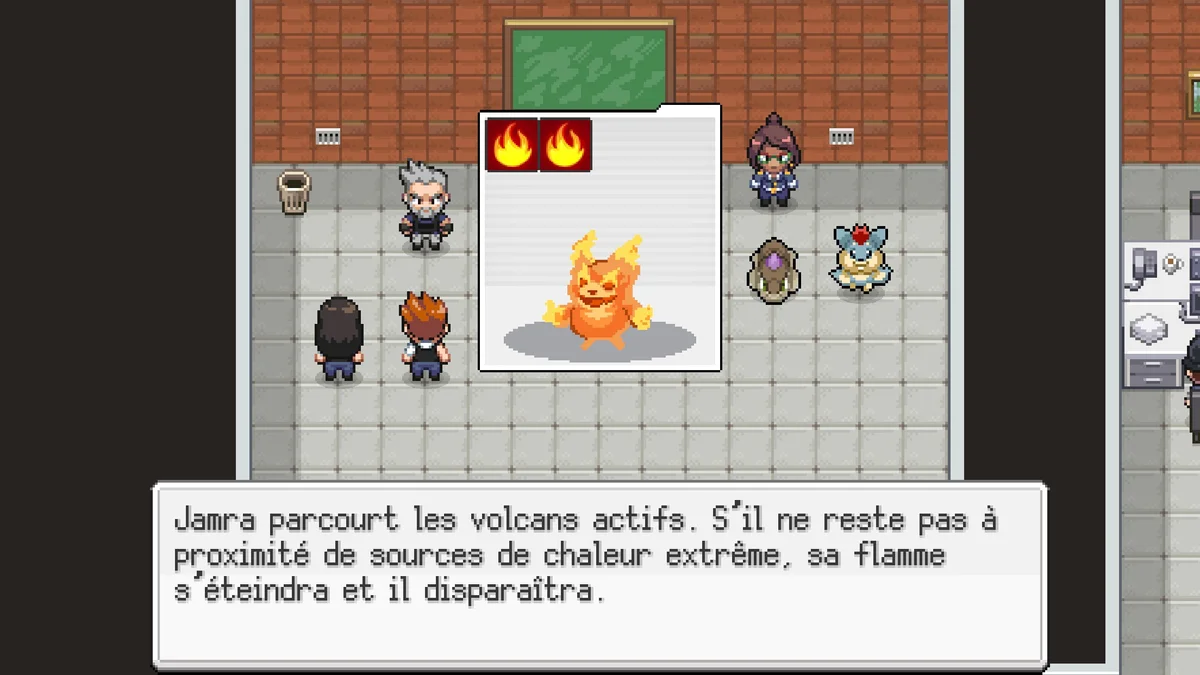Select the Jamra creature portrait card
1200x675 pixels.
(600, 238)
